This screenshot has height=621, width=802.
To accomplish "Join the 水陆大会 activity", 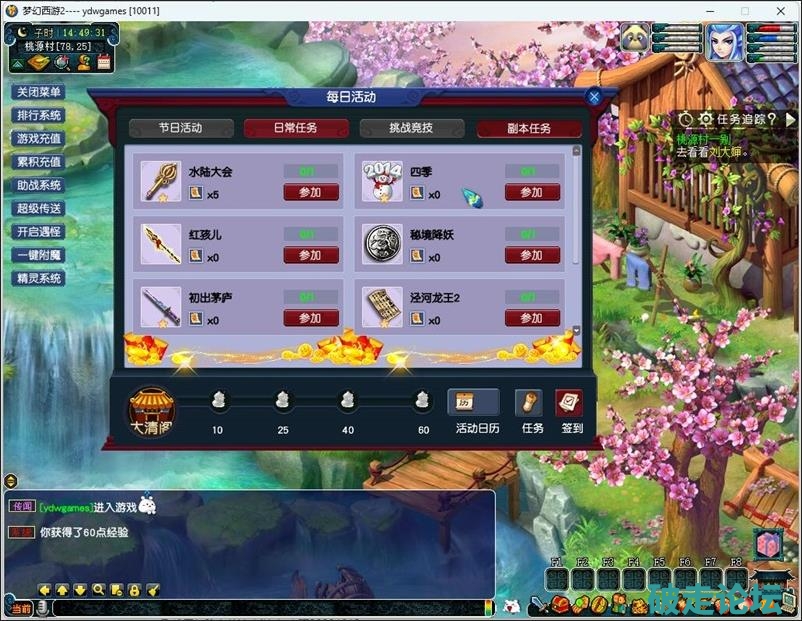I will tap(311, 193).
